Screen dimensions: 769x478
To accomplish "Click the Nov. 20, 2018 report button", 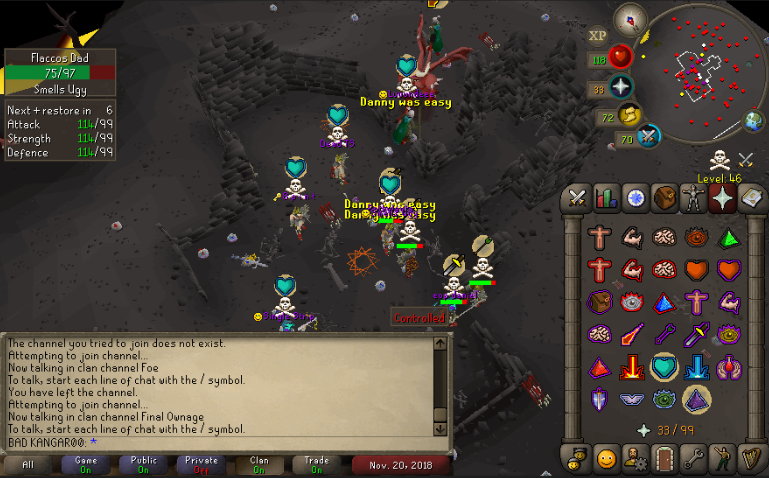I will click(401, 465).
